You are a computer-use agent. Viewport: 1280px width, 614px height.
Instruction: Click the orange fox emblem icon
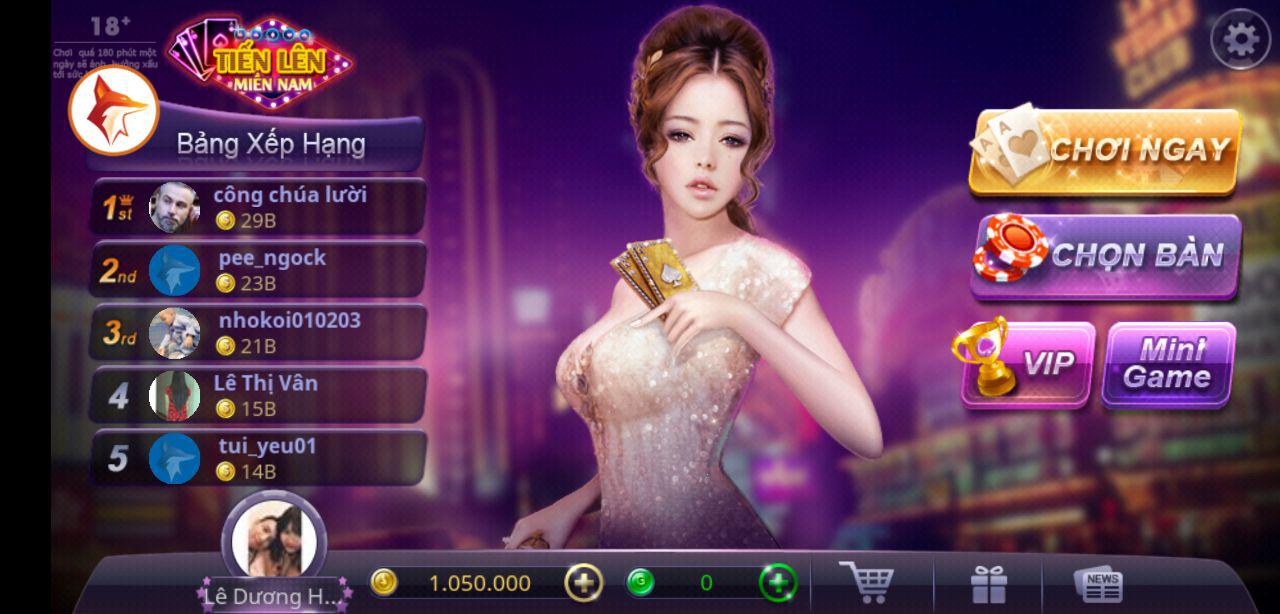(x=112, y=111)
